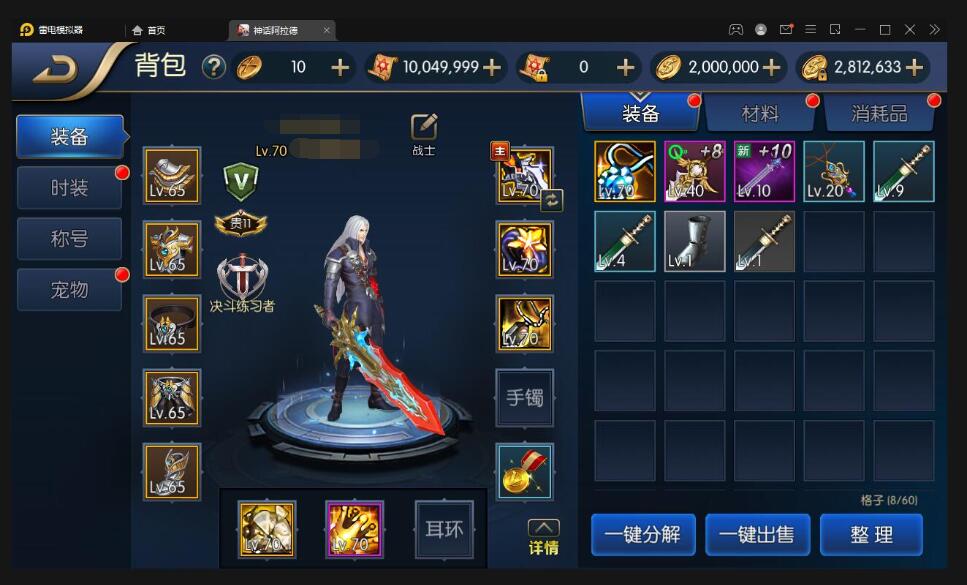Select the 称号 side tab
This screenshot has height=585, width=967.
[x=70, y=239]
